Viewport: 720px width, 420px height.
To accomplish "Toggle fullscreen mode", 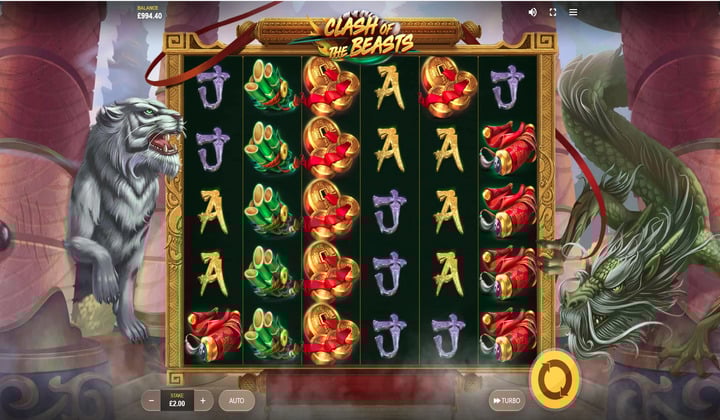I will [553, 12].
